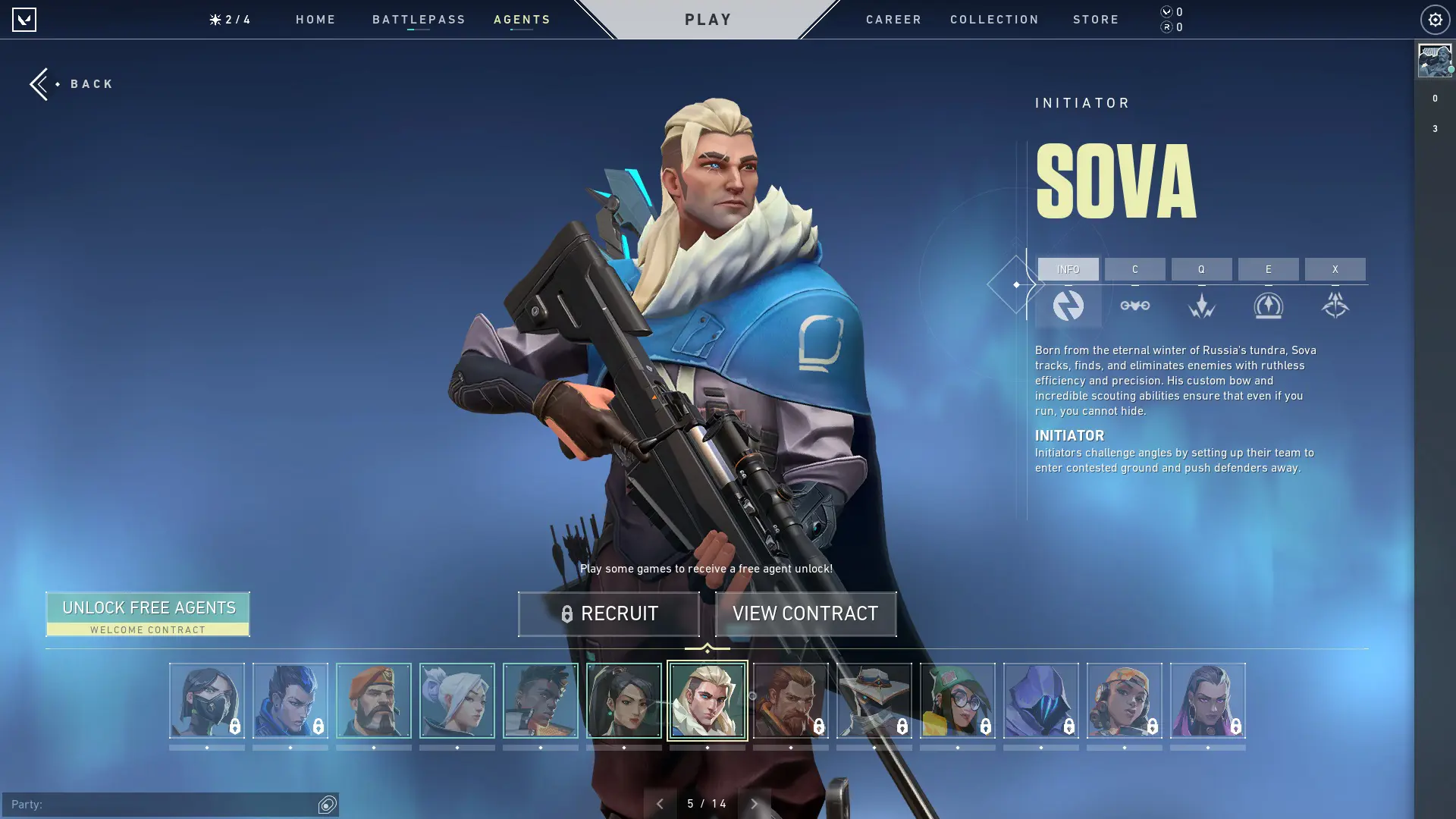Switch to Sova's C ability tab
Image resolution: width=1456 pixels, height=819 pixels.
point(1135,269)
